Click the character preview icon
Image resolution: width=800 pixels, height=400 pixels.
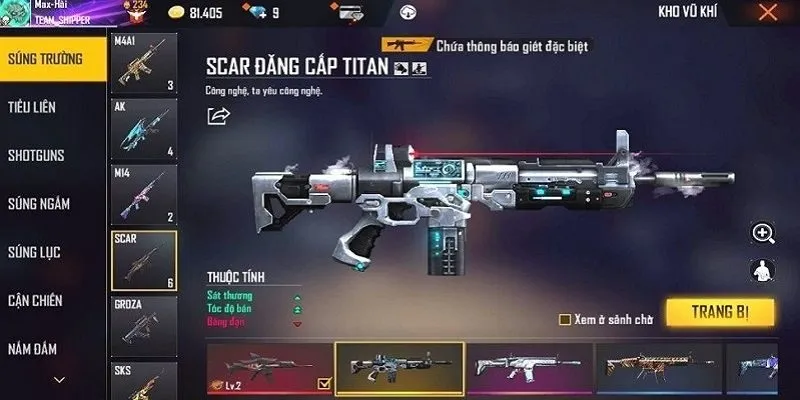pyautogui.click(x=764, y=270)
